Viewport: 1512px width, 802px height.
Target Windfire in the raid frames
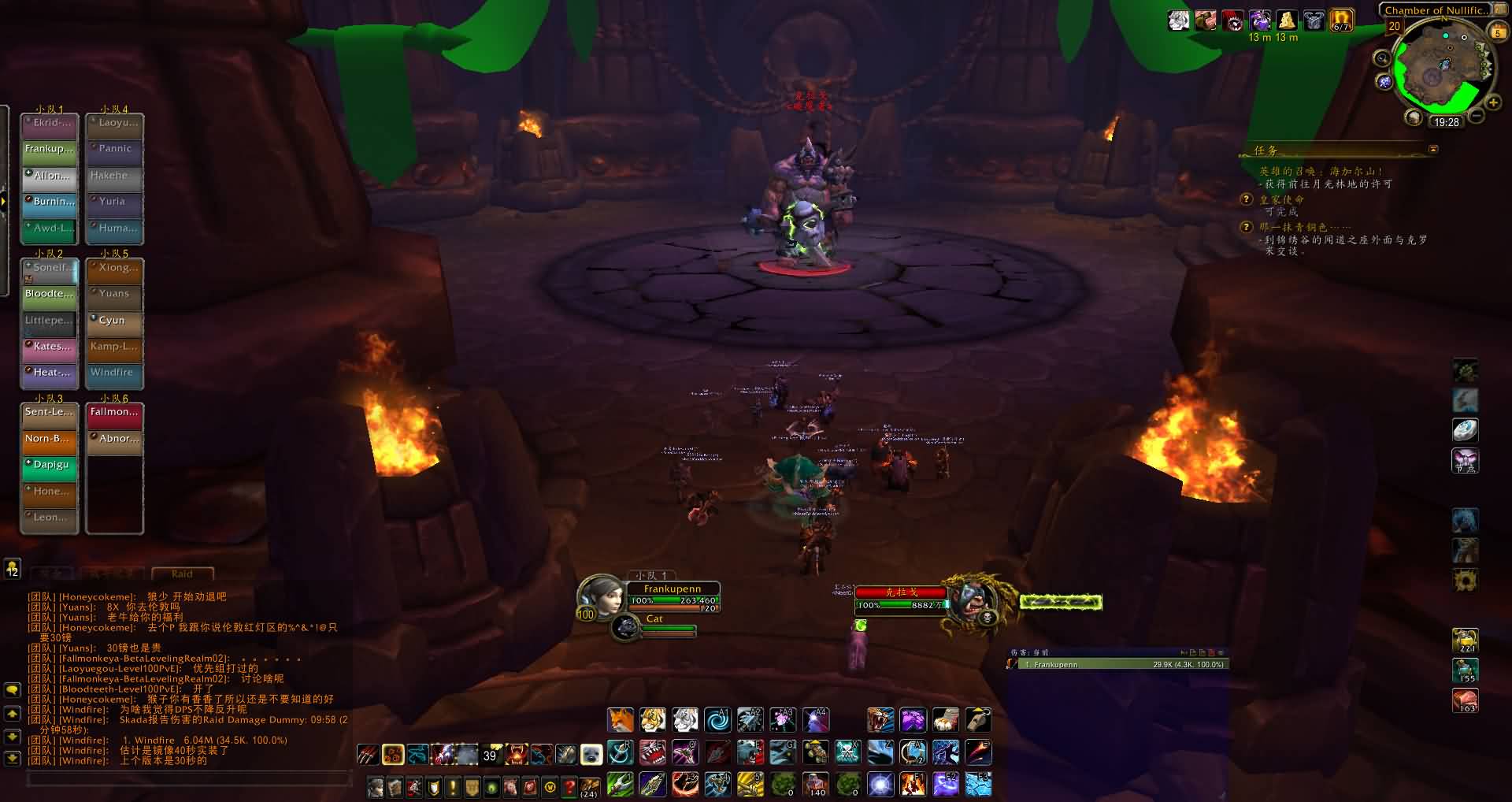[114, 373]
